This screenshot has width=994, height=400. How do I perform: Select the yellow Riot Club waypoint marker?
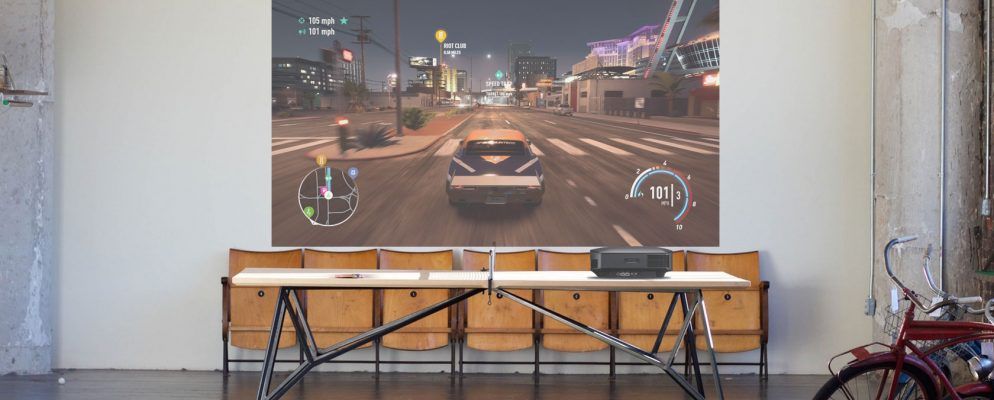440,36
